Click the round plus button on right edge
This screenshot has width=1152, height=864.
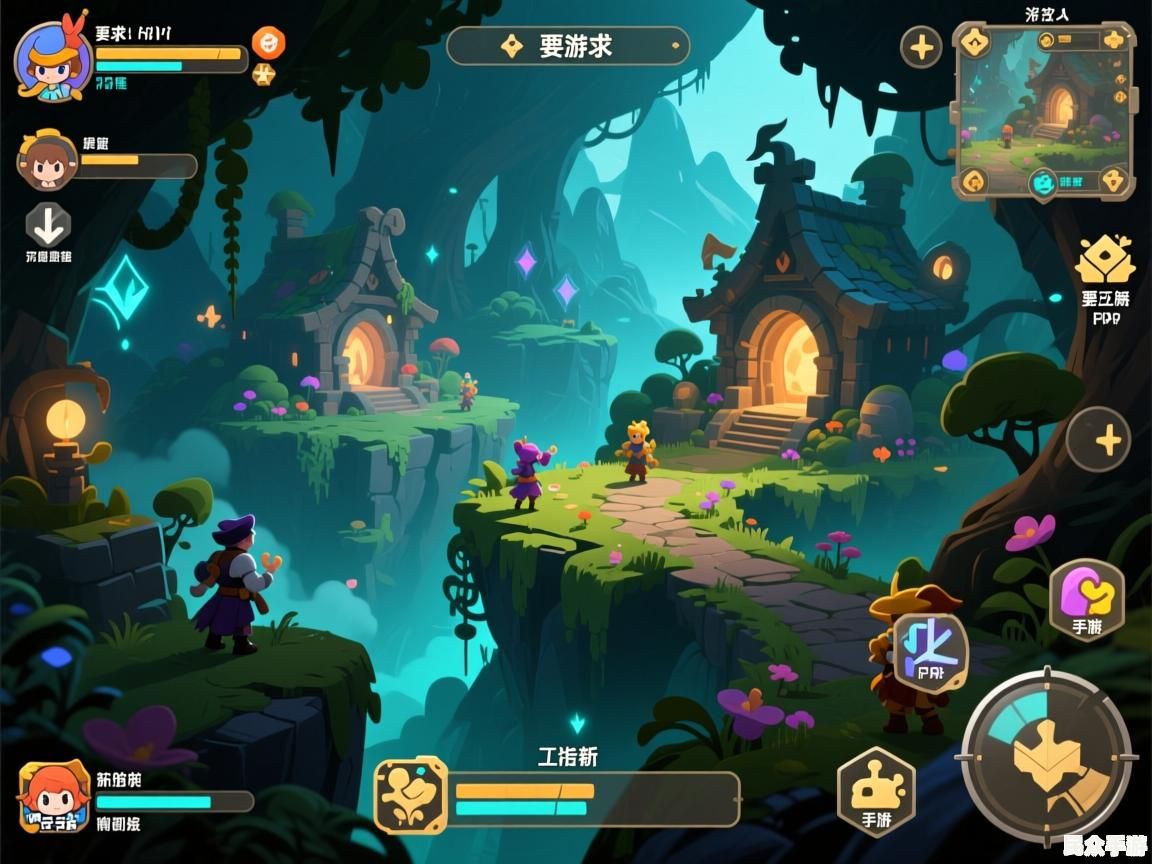pyautogui.click(x=1098, y=440)
